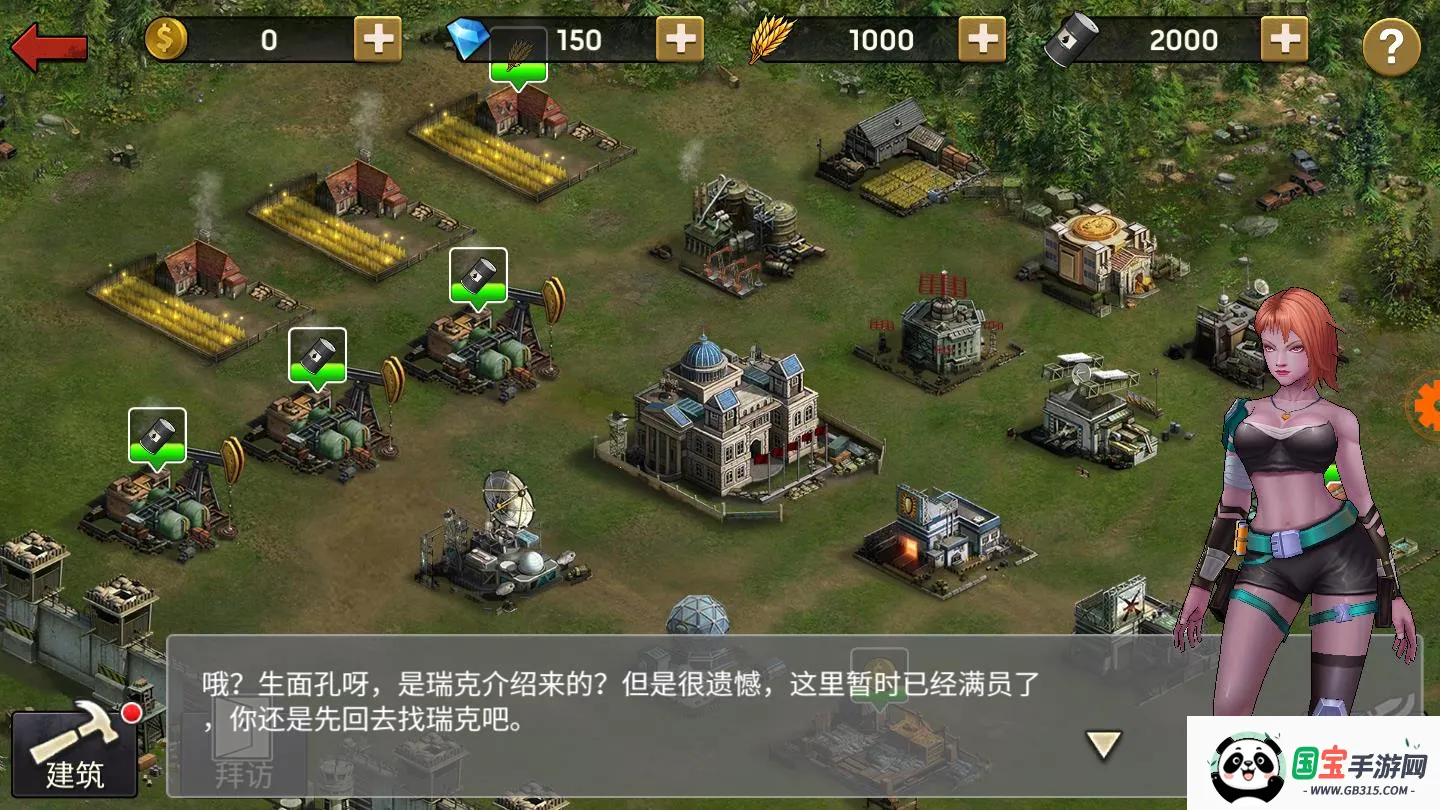Collect oil from the topmost pump bubble
Viewport: 1440px width, 810px height.
(x=478, y=273)
